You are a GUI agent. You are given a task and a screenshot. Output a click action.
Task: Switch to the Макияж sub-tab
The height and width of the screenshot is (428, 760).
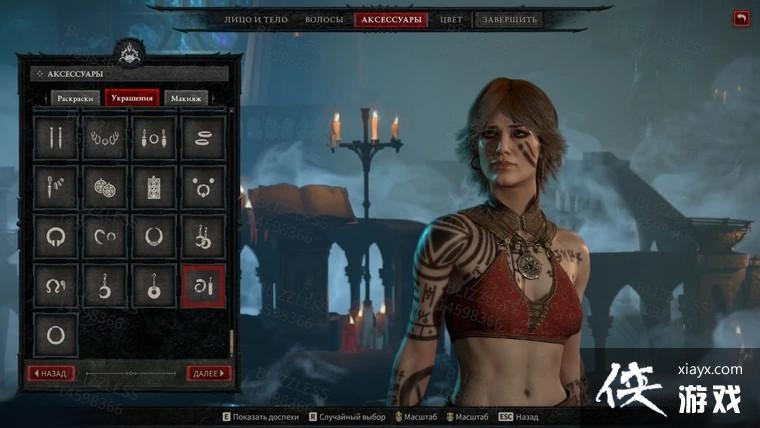(x=185, y=98)
